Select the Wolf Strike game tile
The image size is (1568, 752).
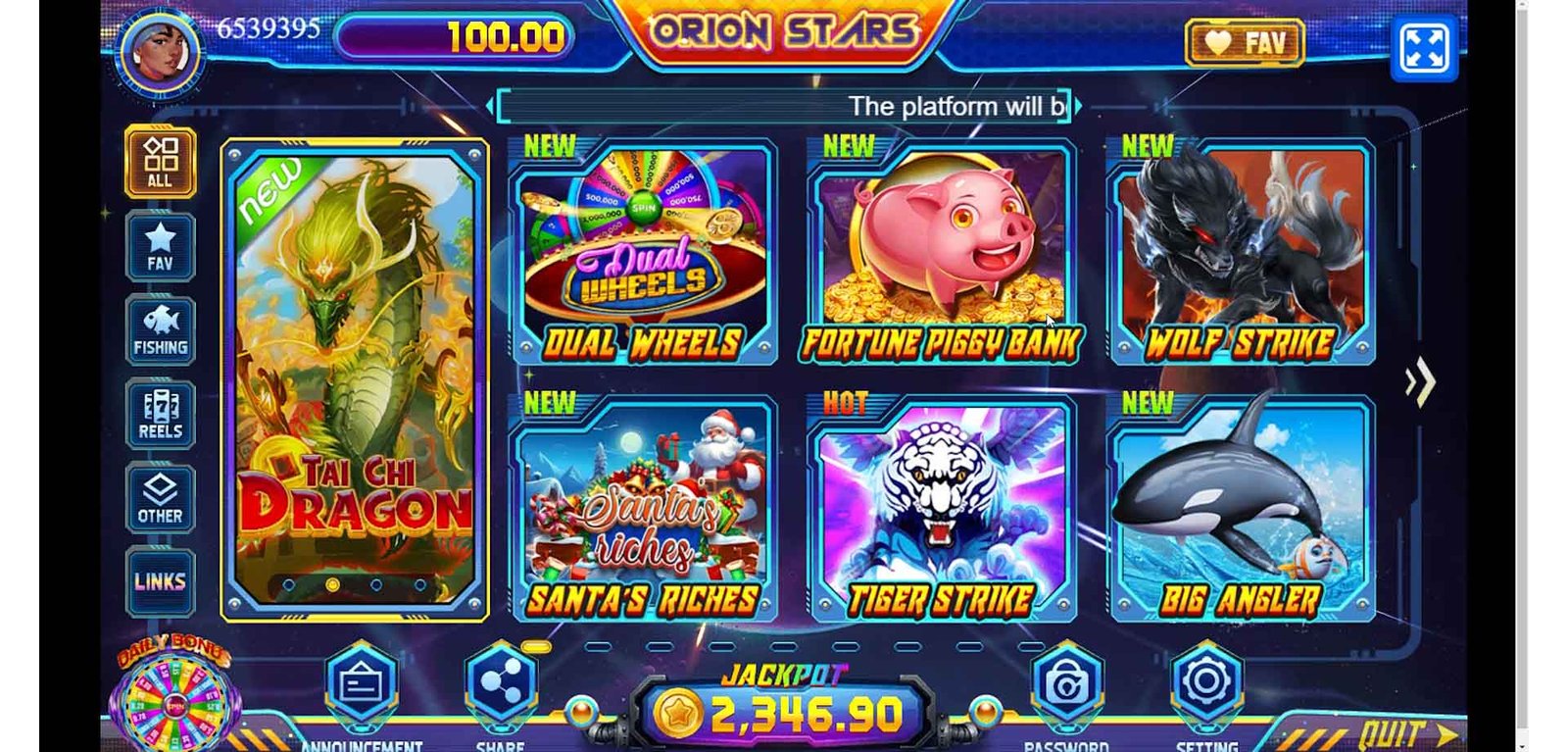coord(1241,253)
